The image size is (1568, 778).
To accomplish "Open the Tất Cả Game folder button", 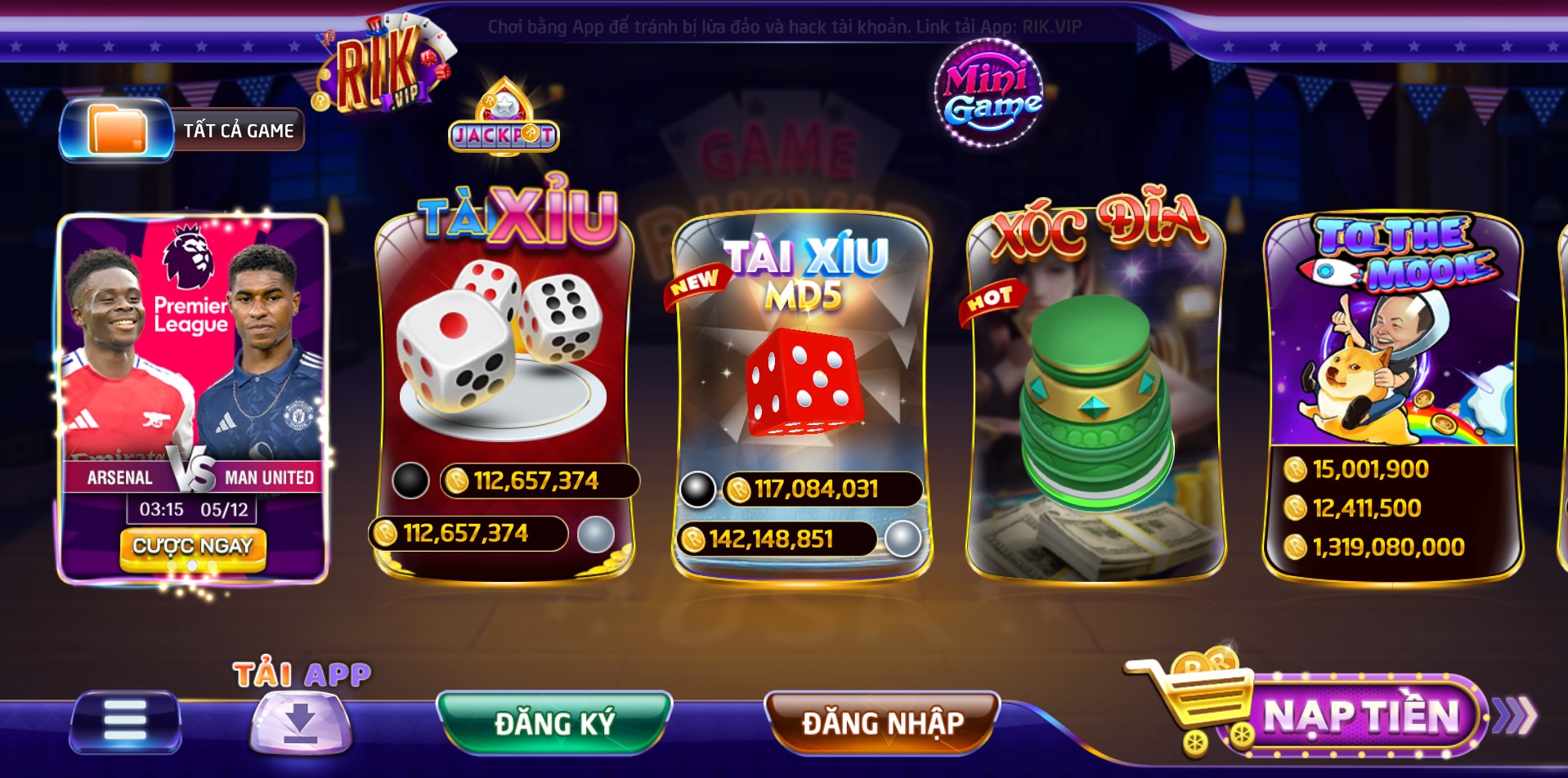I will 181,130.
